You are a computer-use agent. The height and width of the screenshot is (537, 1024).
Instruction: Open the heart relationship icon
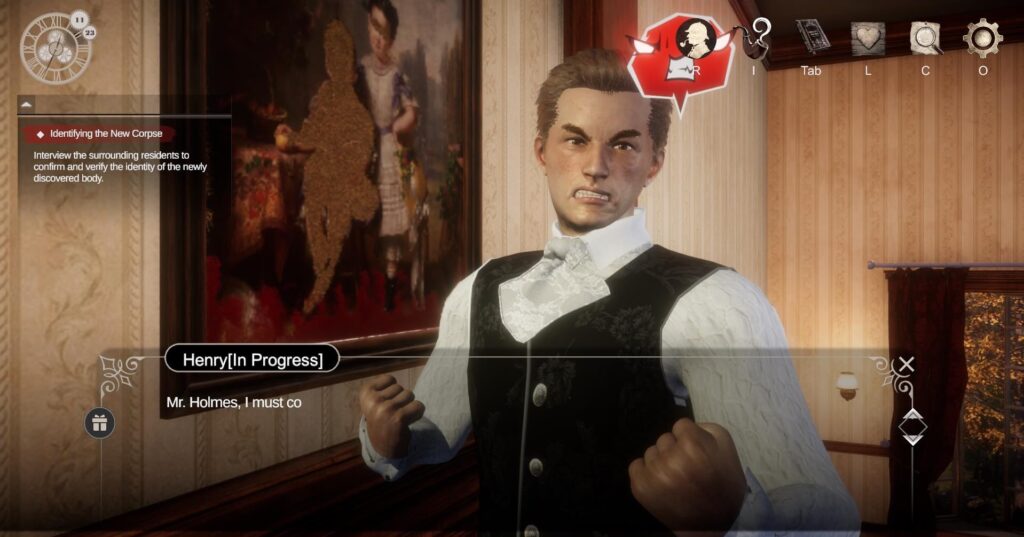[868, 38]
